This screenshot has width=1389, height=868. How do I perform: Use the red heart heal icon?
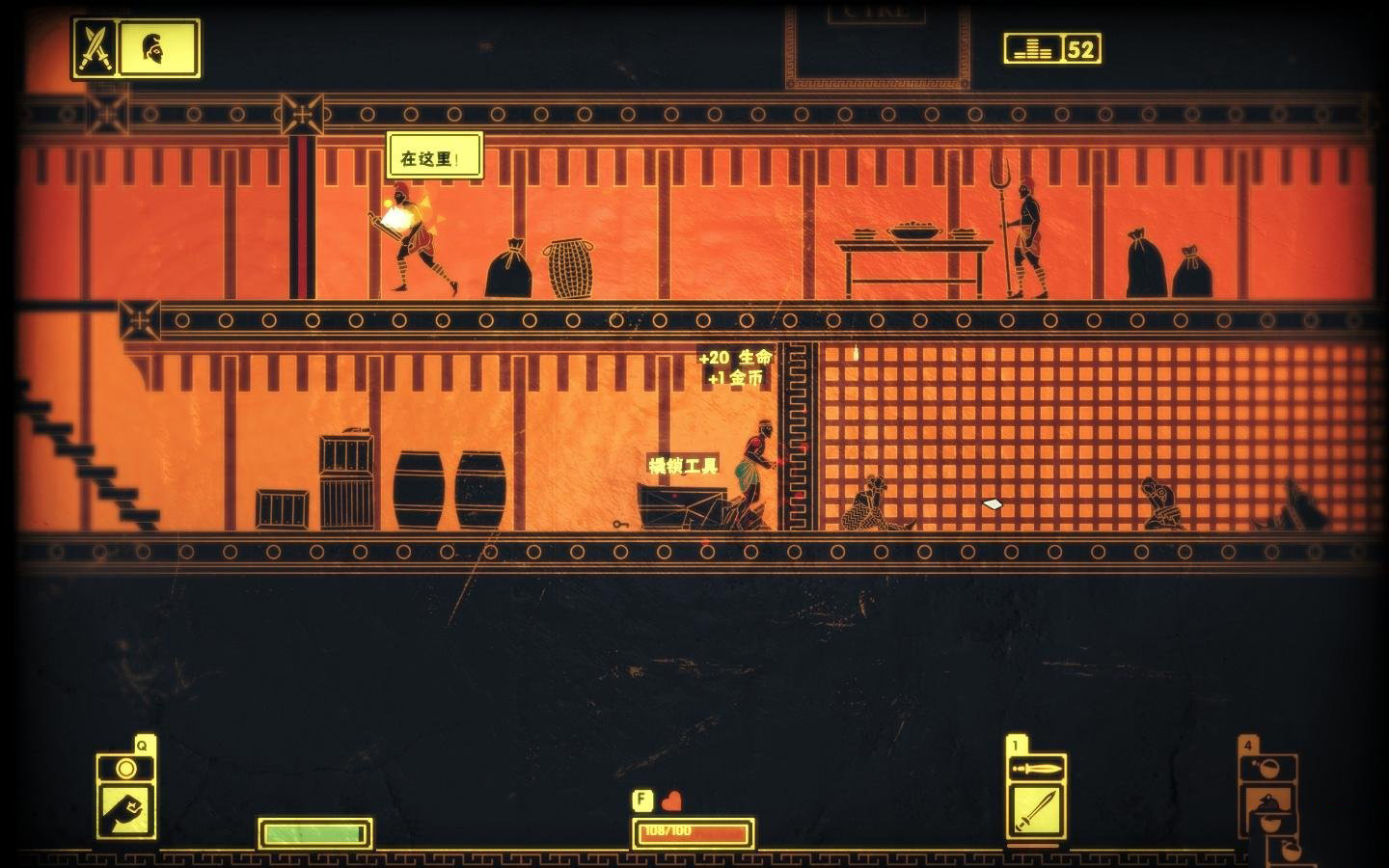(672, 800)
